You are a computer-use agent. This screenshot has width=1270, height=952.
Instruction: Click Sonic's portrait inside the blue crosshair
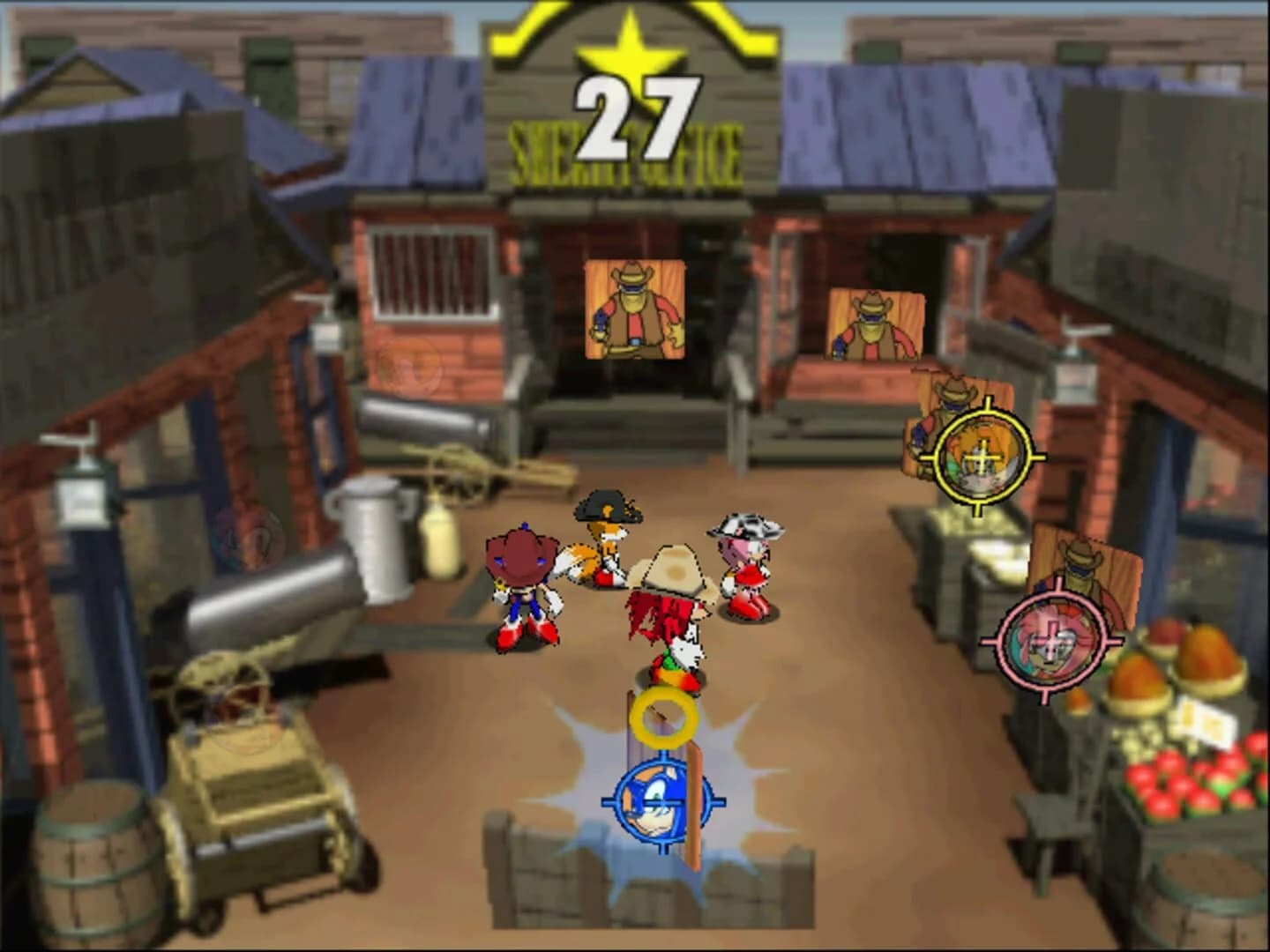[x=661, y=802]
